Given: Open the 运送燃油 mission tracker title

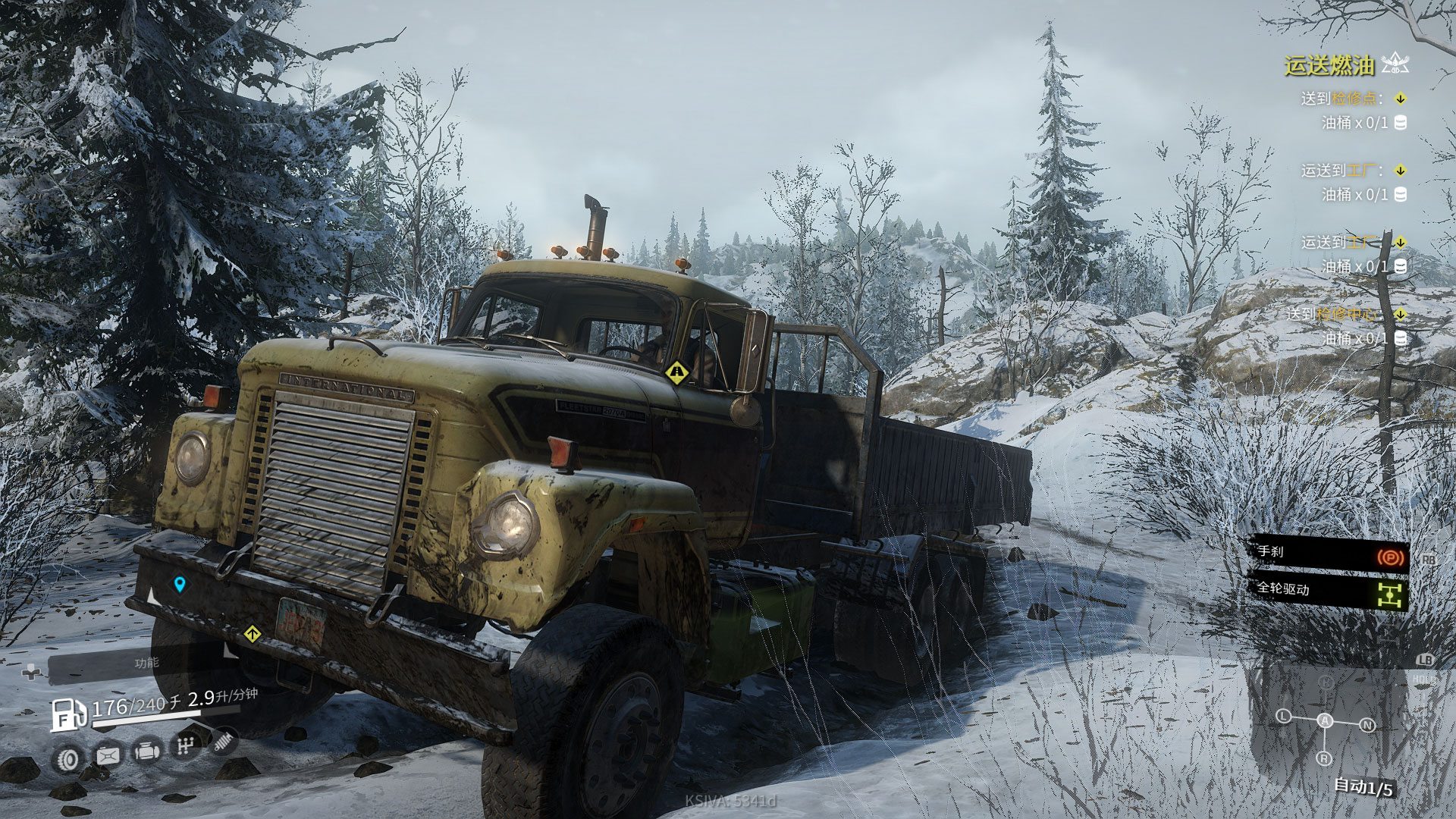Looking at the screenshot, I should coord(1329,65).
